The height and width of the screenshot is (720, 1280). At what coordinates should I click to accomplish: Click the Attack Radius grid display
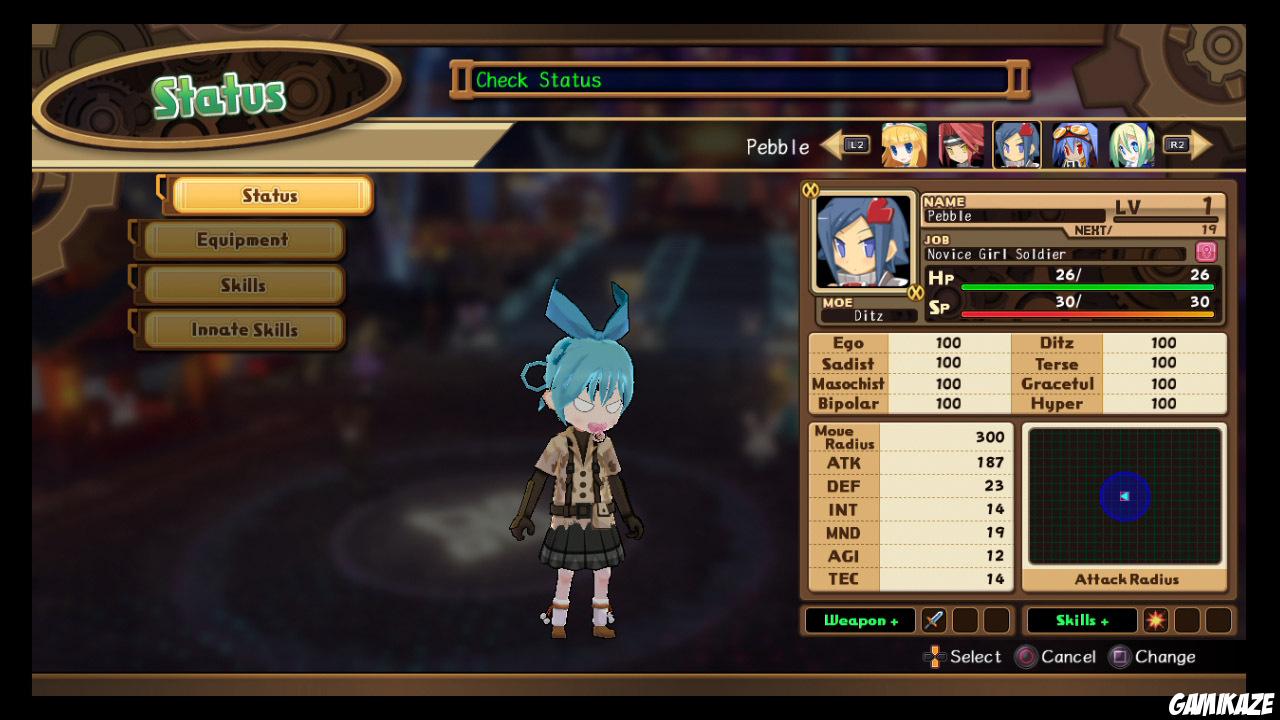click(x=1124, y=495)
